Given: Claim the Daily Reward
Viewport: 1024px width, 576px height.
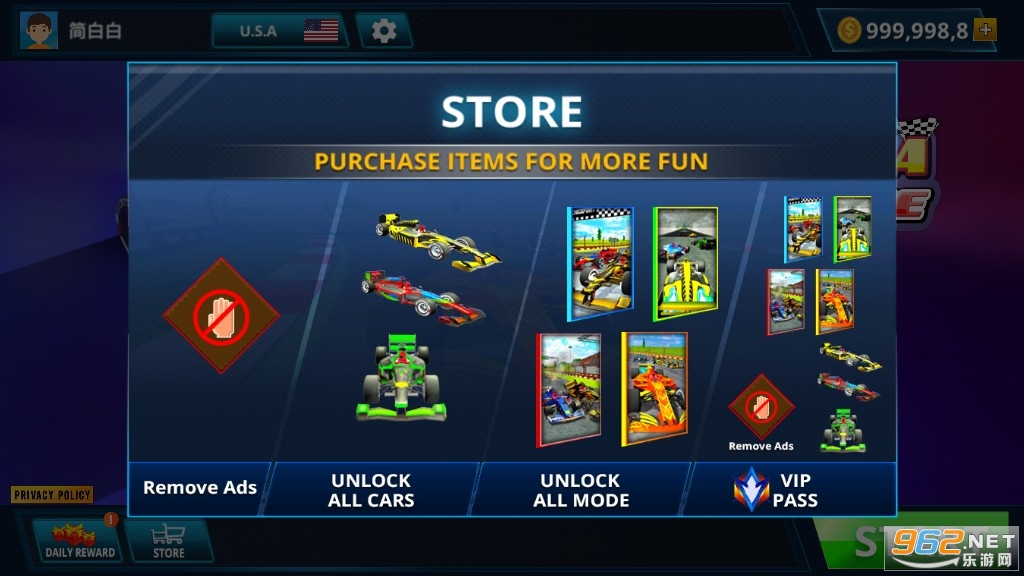Looking at the screenshot, I should tap(80, 540).
